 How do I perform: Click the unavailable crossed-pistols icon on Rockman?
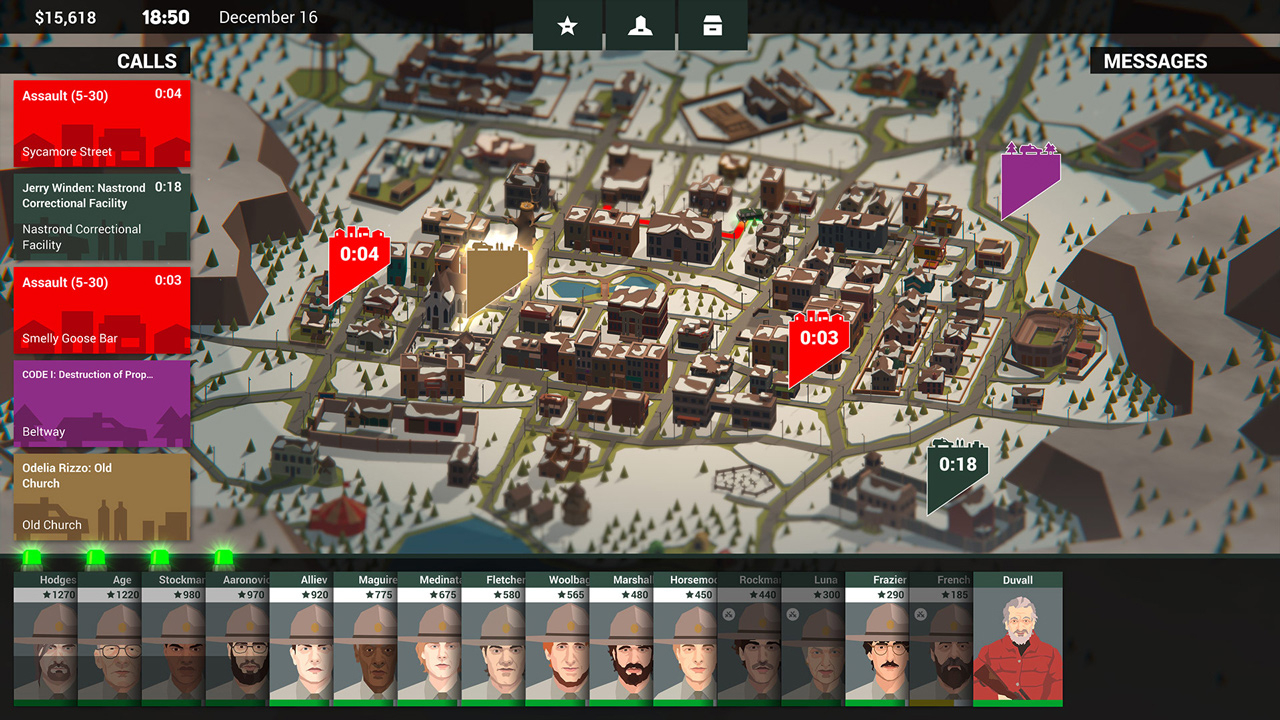coord(728,613)
